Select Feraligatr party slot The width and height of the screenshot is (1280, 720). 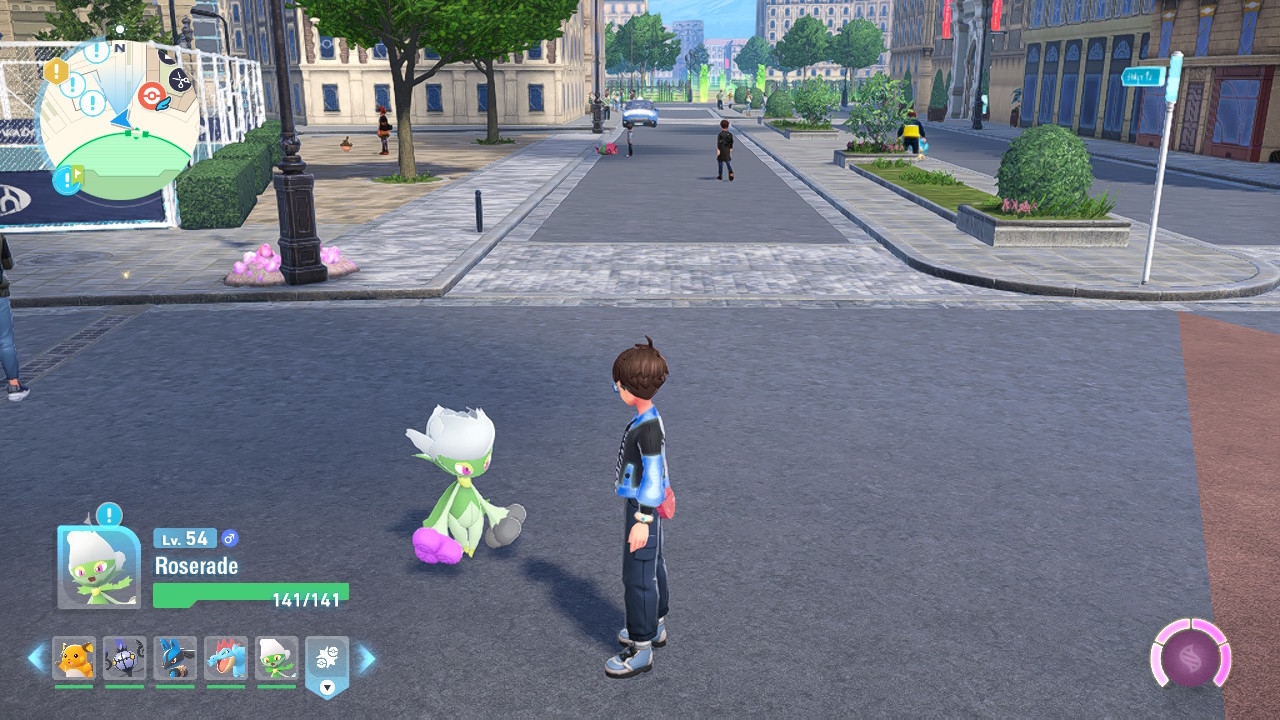(226, 658)
